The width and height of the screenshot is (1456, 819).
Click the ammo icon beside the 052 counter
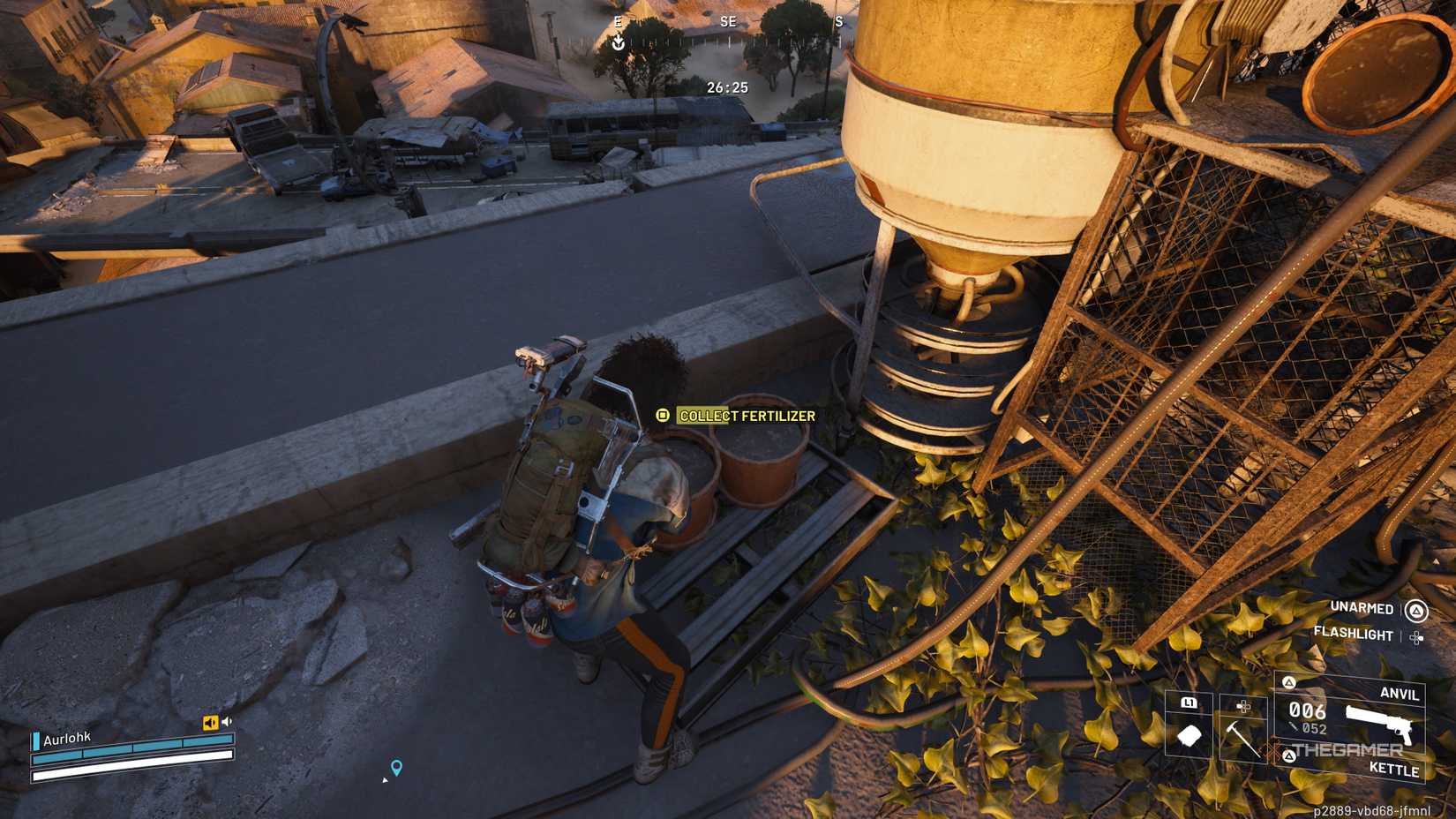click(1293, 725)
